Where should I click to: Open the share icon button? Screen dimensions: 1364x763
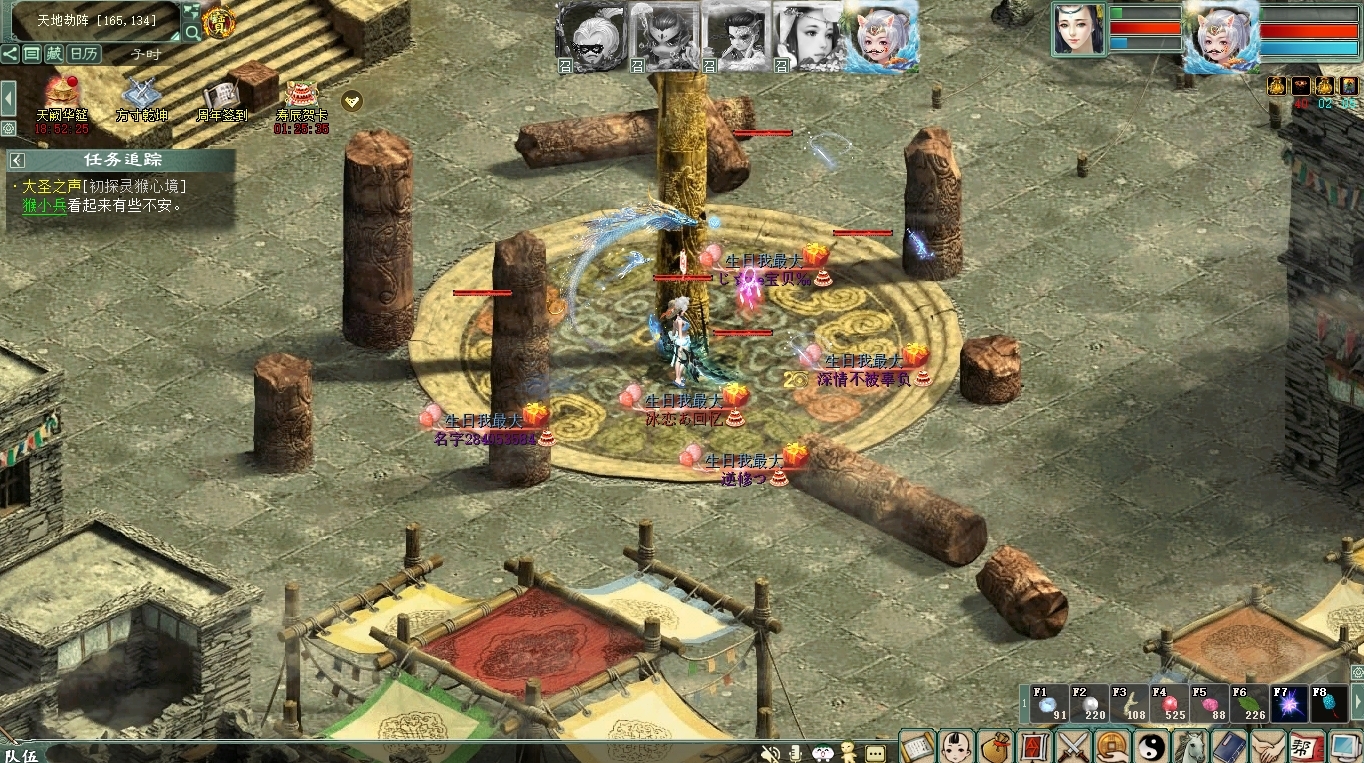pyautogui.click(x=10, y=54)
